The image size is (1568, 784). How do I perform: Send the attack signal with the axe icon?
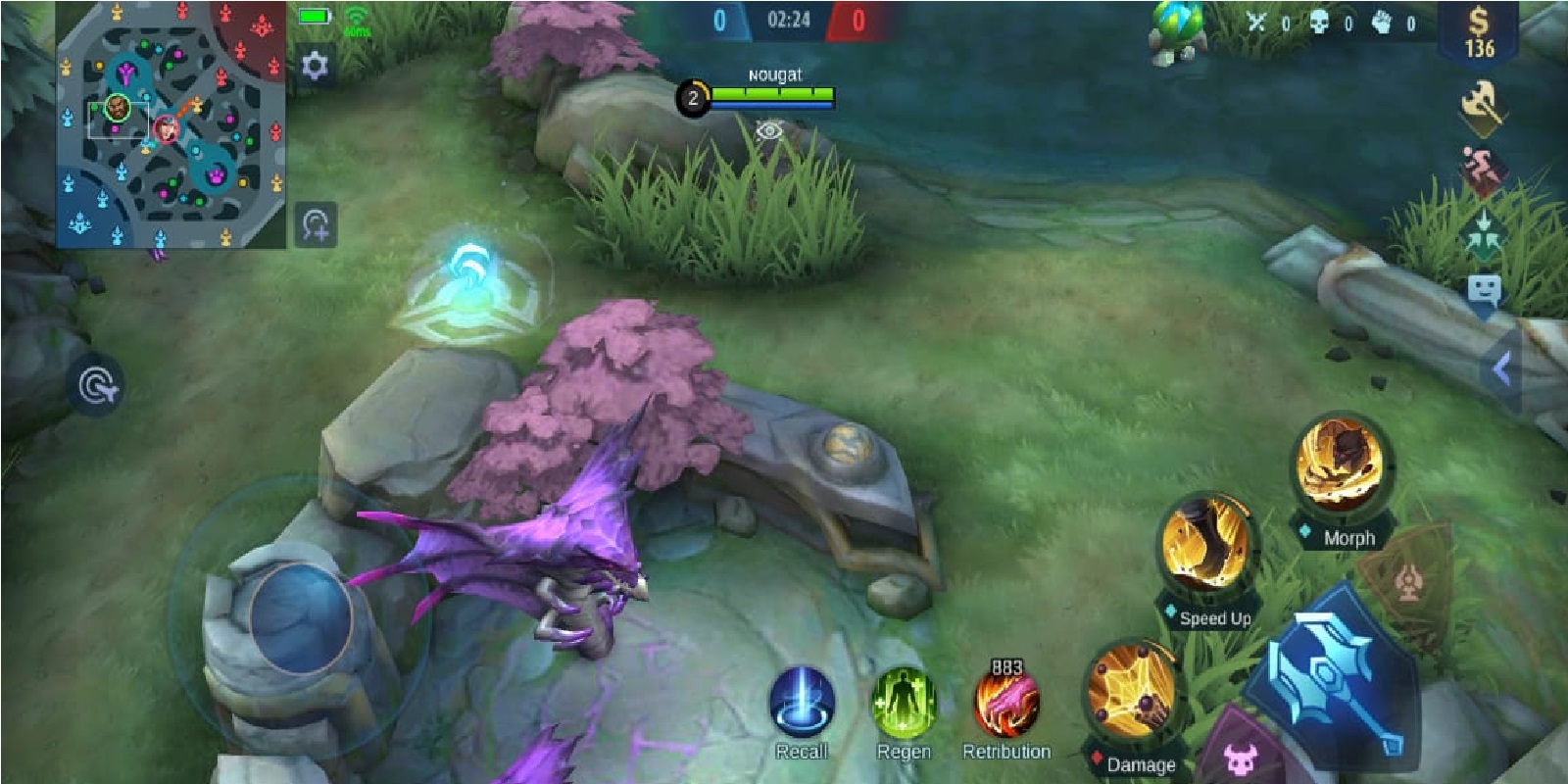click(x=1483, y=104)
